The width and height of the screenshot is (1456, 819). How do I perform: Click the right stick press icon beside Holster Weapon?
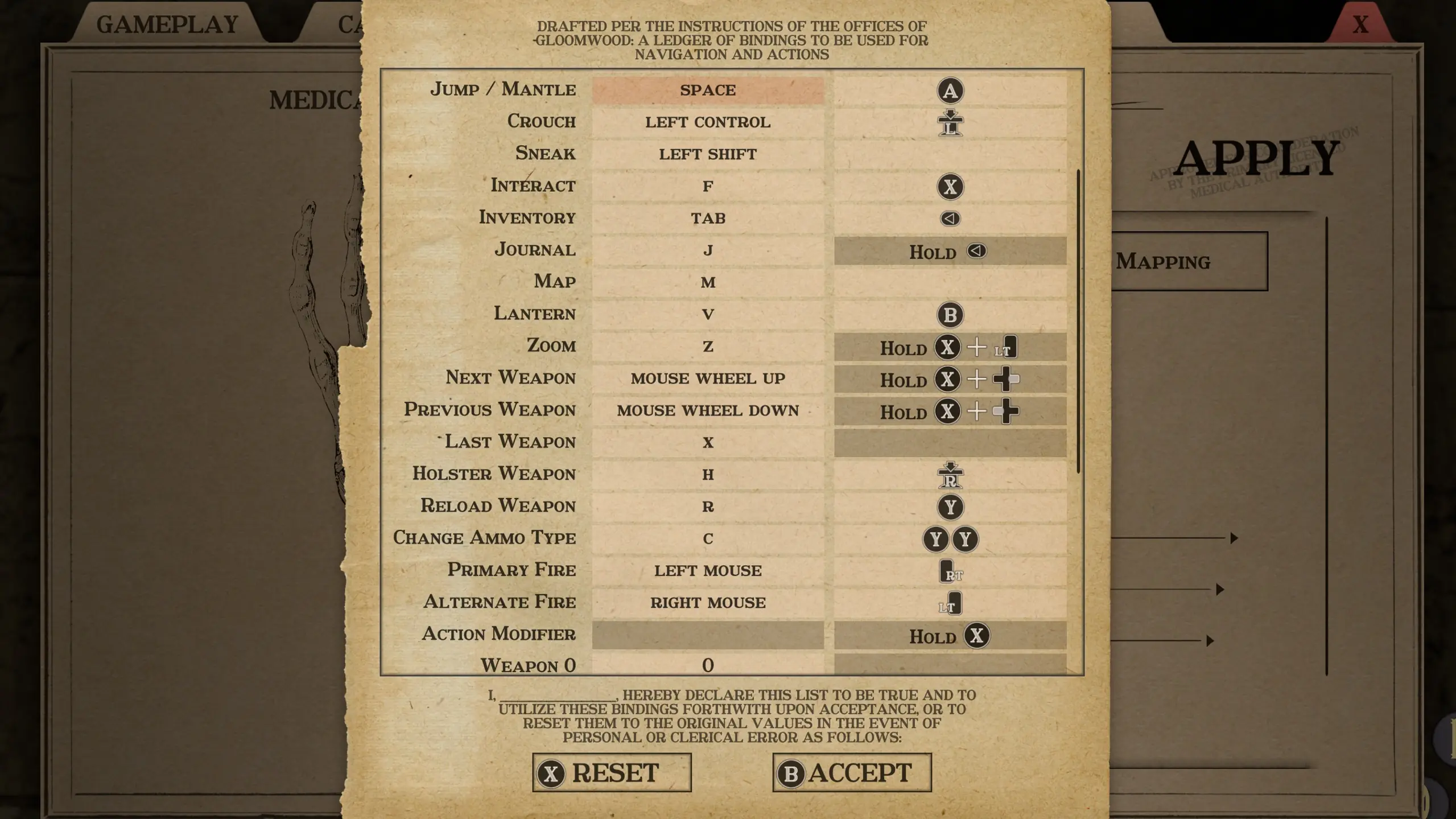[x=951, y=475]
